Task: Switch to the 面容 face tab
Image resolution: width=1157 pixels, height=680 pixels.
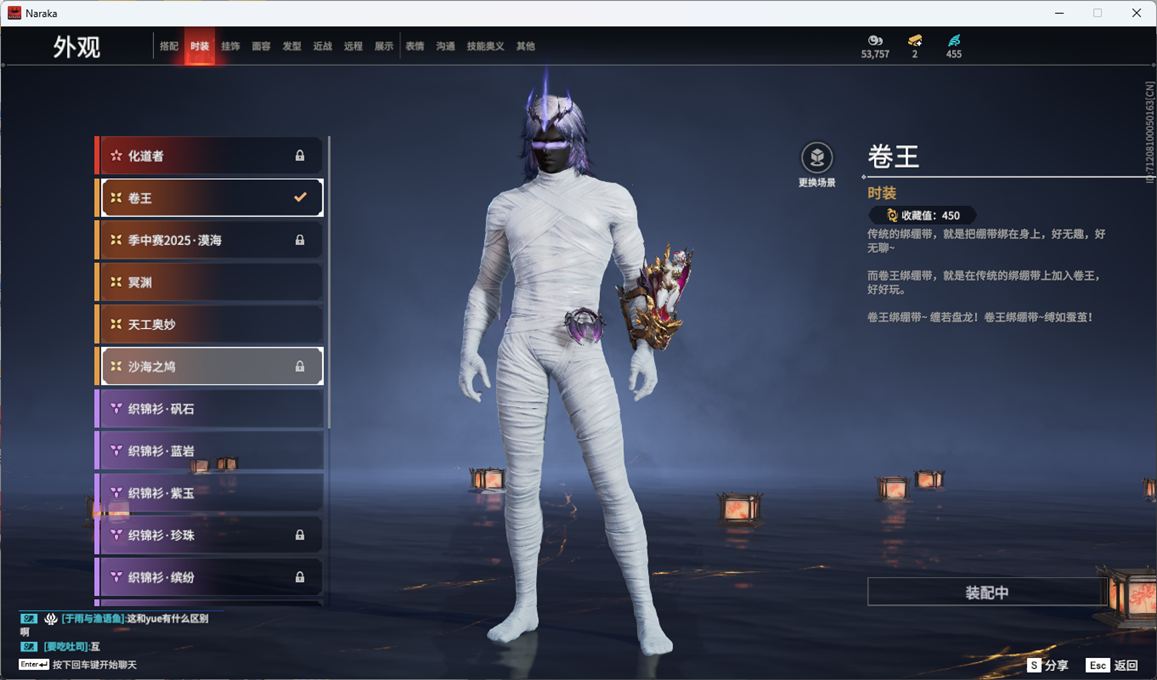Action: [261, 46]
